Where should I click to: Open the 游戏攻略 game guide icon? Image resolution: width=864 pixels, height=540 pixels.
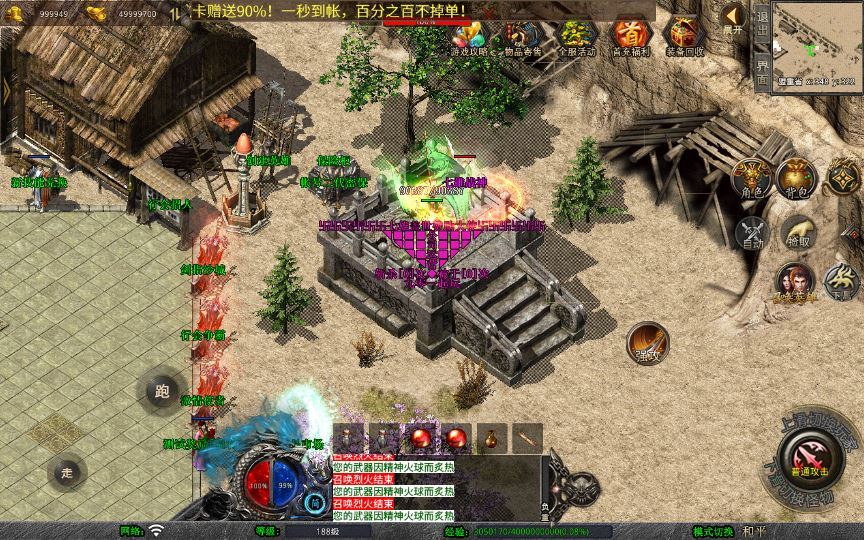[470, 40]
